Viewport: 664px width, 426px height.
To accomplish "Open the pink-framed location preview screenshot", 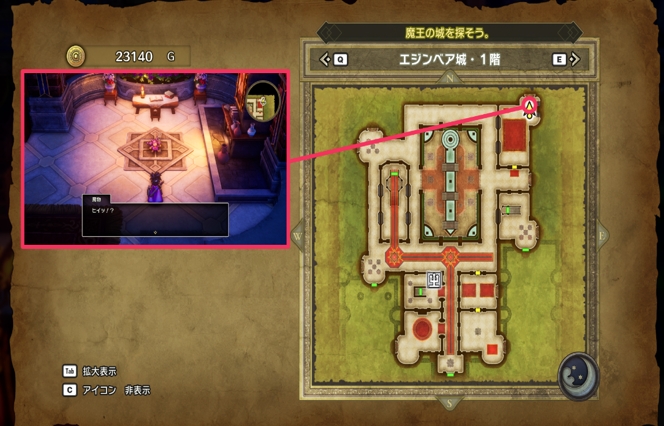I will (x=155, y=157).
